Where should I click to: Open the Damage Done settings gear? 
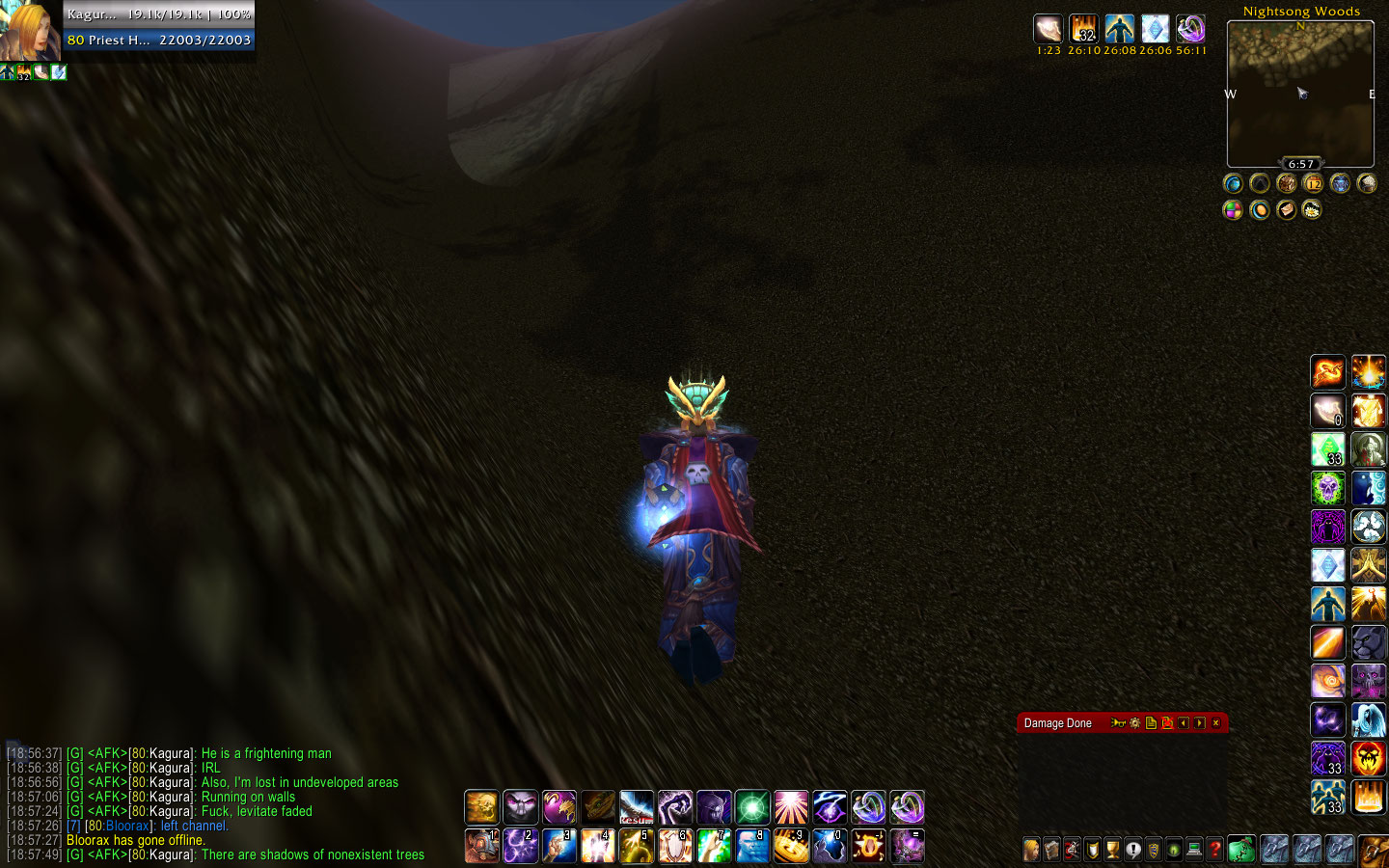[x=1134, y=723]
